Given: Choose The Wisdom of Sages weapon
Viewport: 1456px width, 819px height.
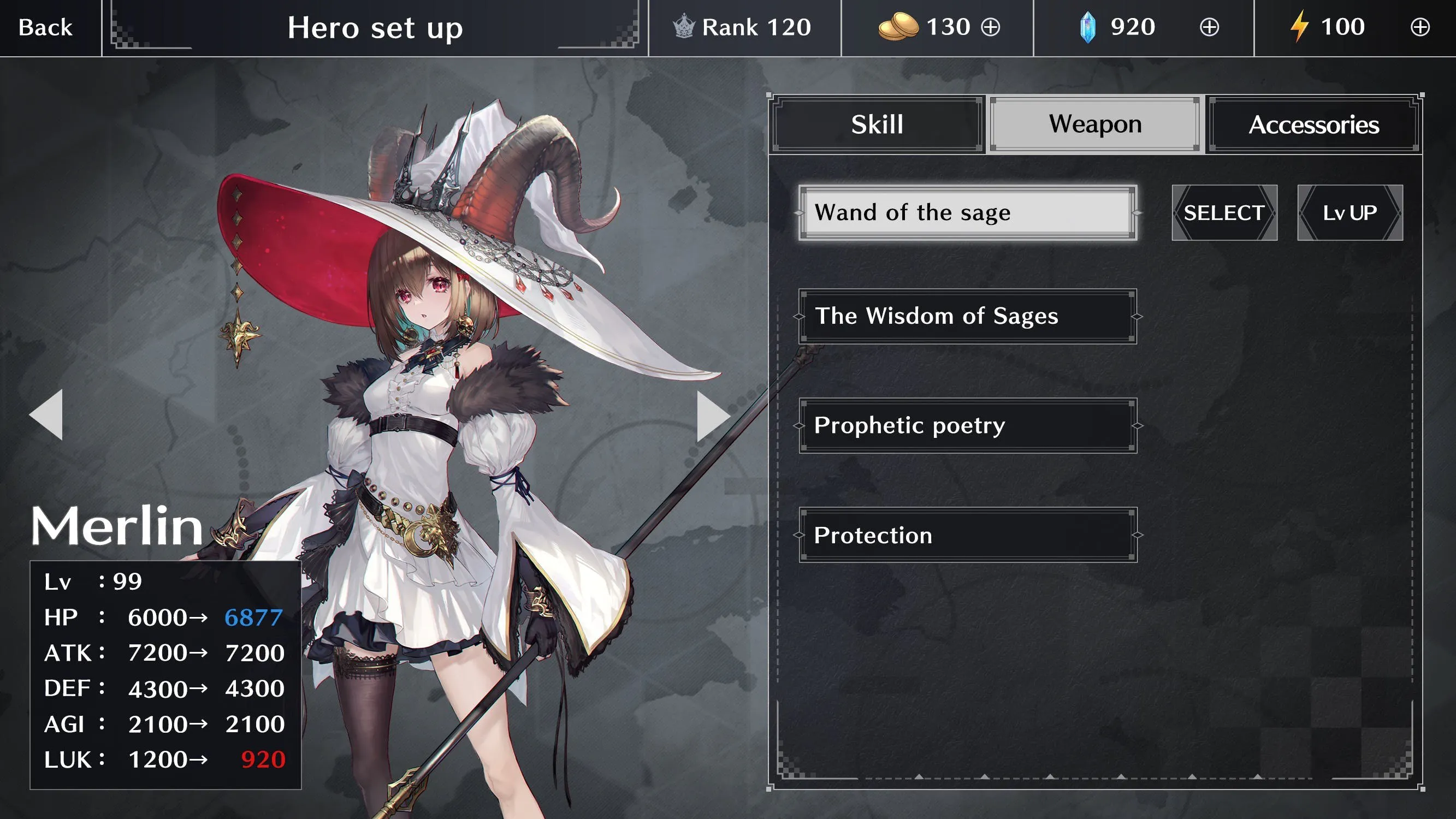Looking at the screenshot, I should (967, 316).
